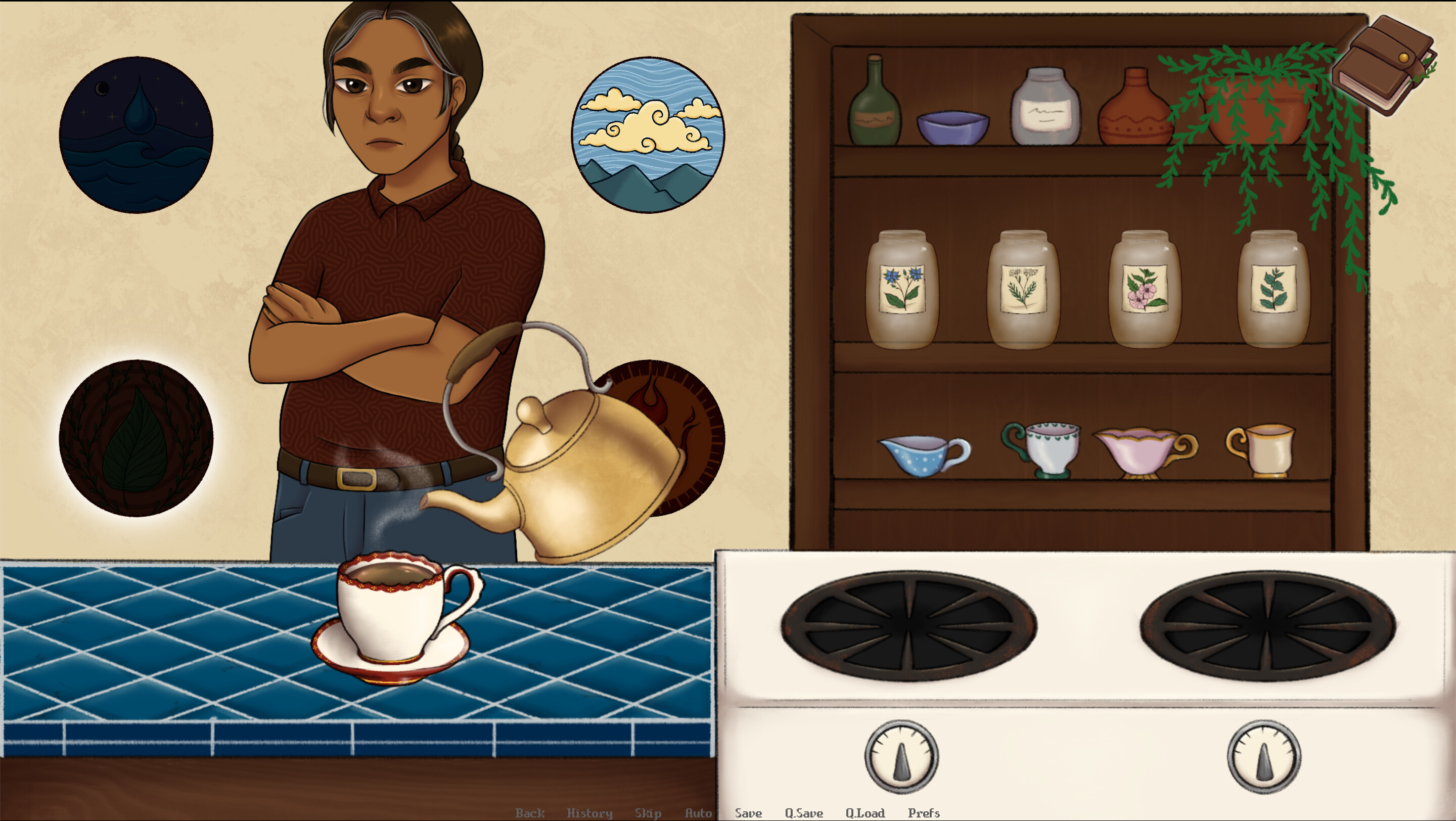Pick the jar with the mint leaf label

(x=1275, y=288)
